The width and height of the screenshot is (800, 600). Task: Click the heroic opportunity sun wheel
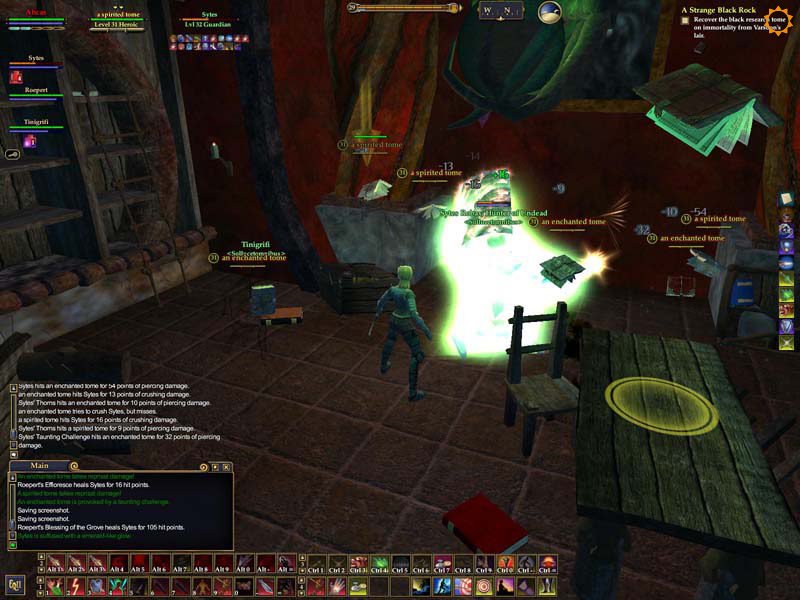click(774, 18)
